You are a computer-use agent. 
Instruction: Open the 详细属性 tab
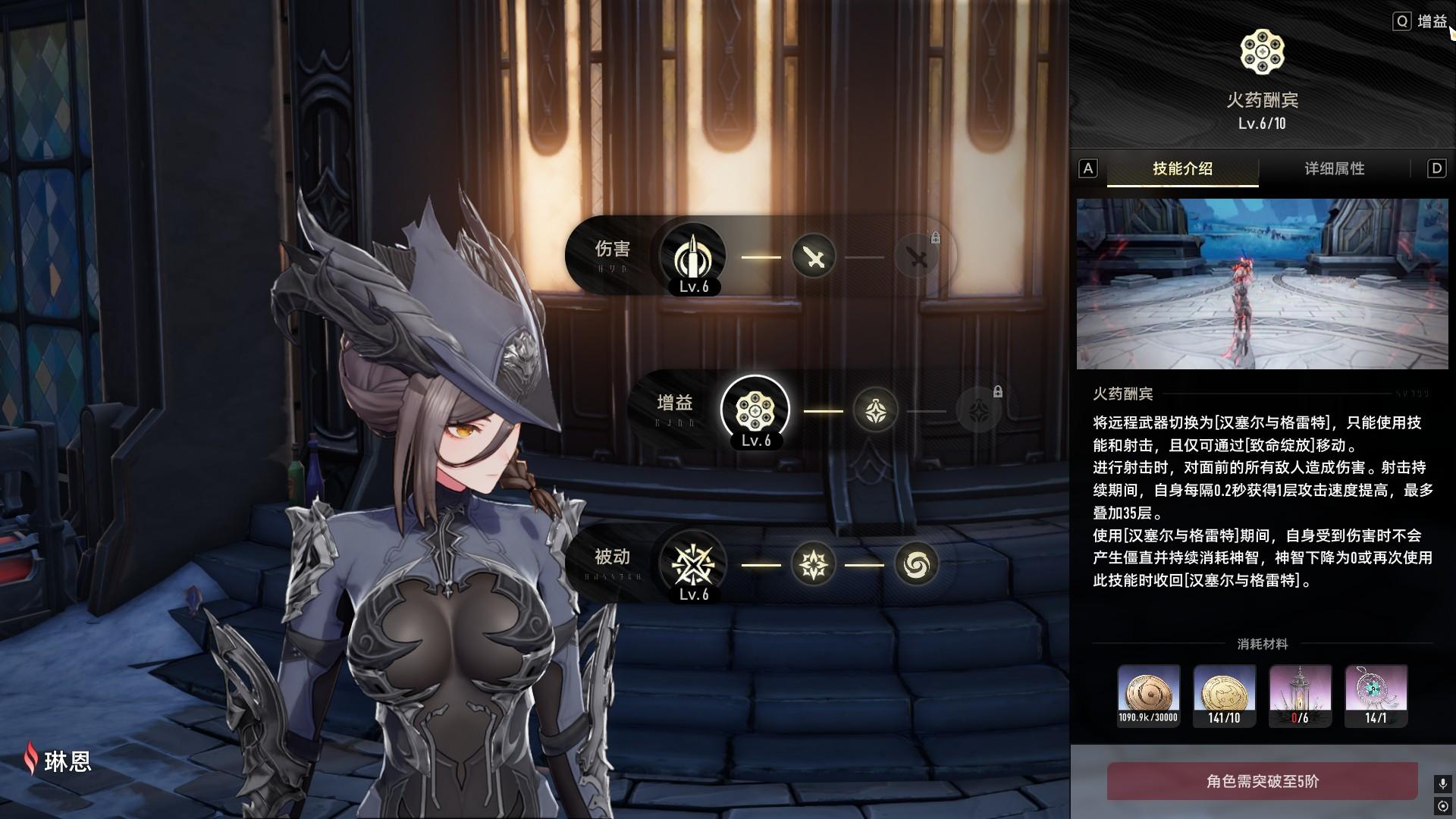click(1334, 168)
